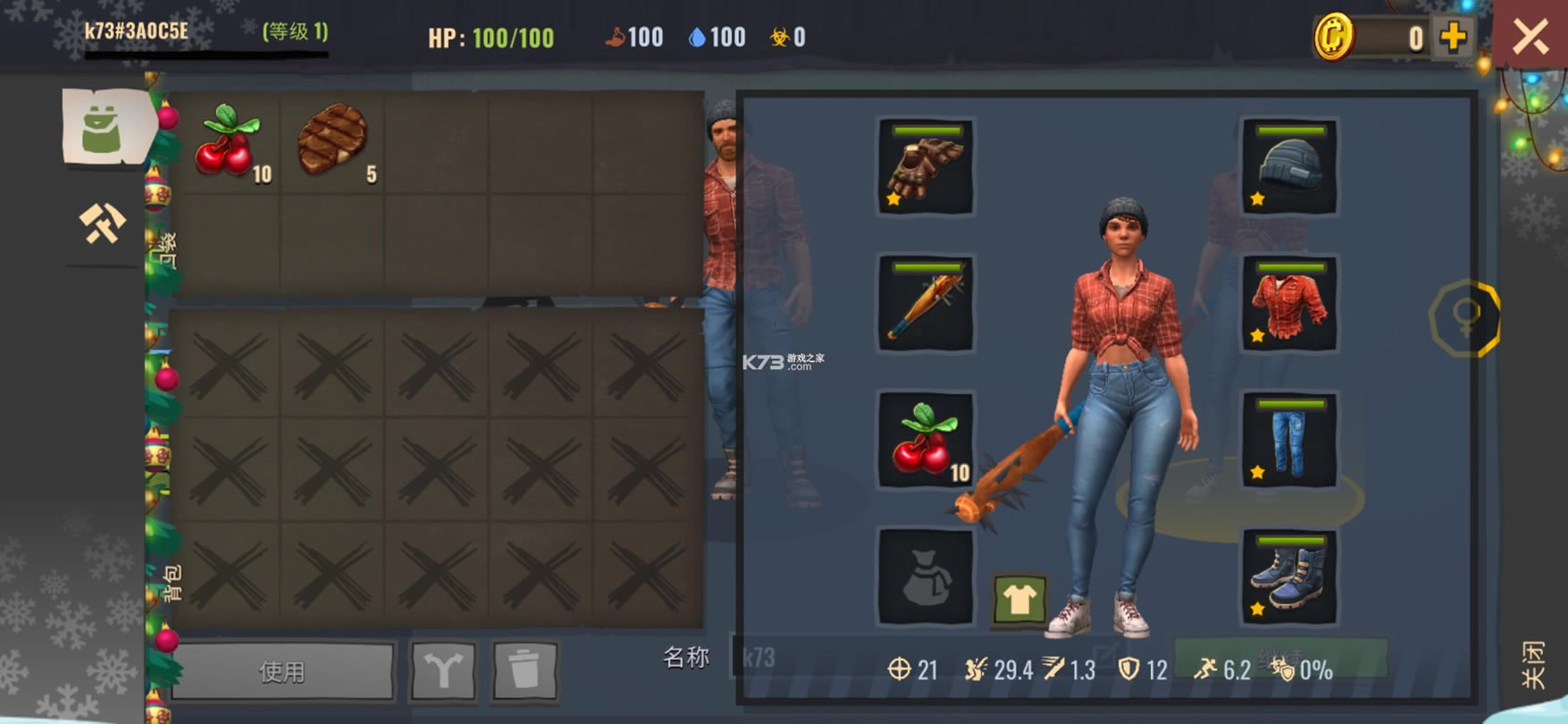Close the inventory with the red X
The image size is (1568, 724).
pos(1530,38)
